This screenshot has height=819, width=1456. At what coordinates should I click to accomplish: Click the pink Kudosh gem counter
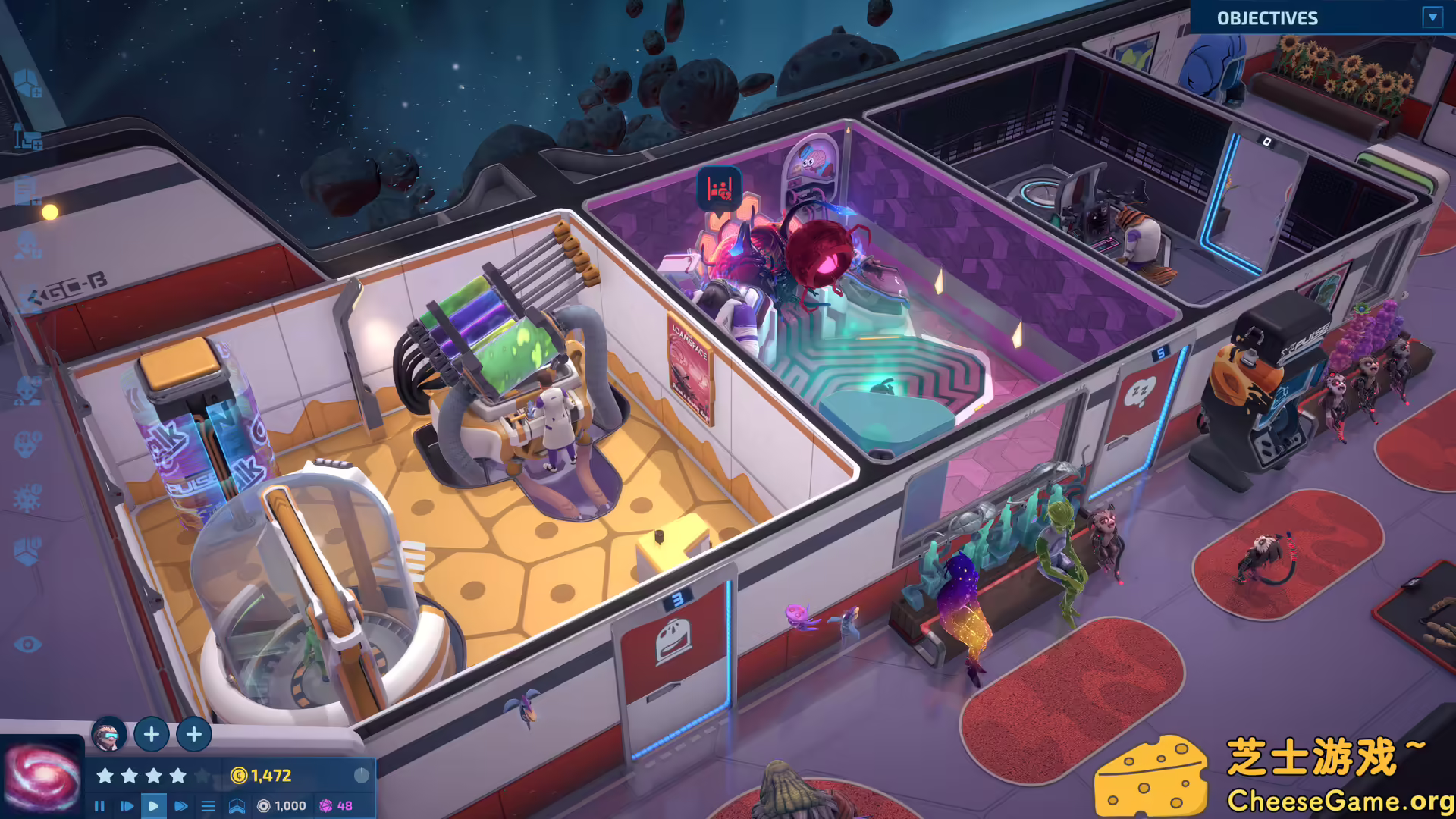pos(336,806)
